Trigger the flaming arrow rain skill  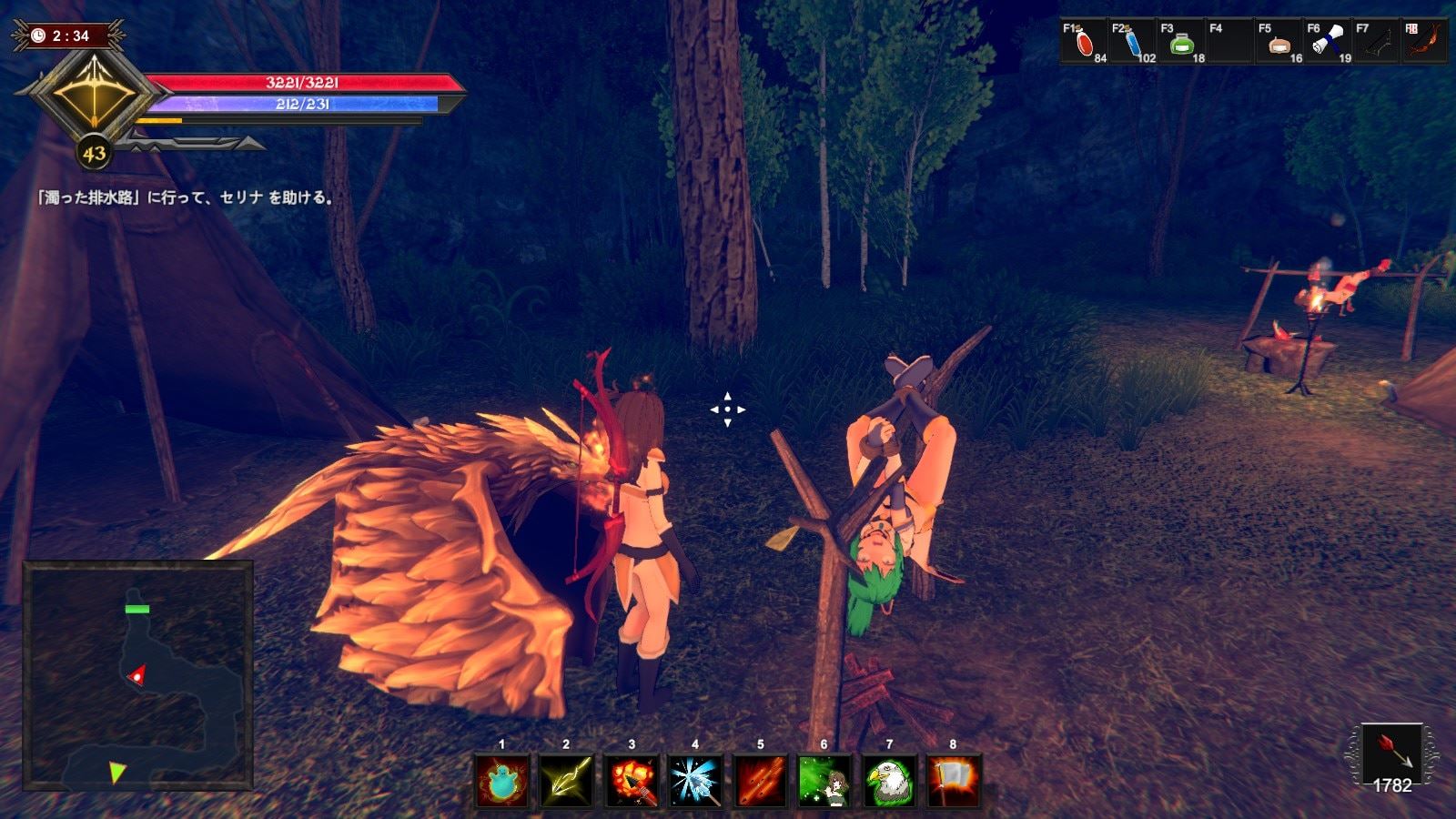(760, 782)
